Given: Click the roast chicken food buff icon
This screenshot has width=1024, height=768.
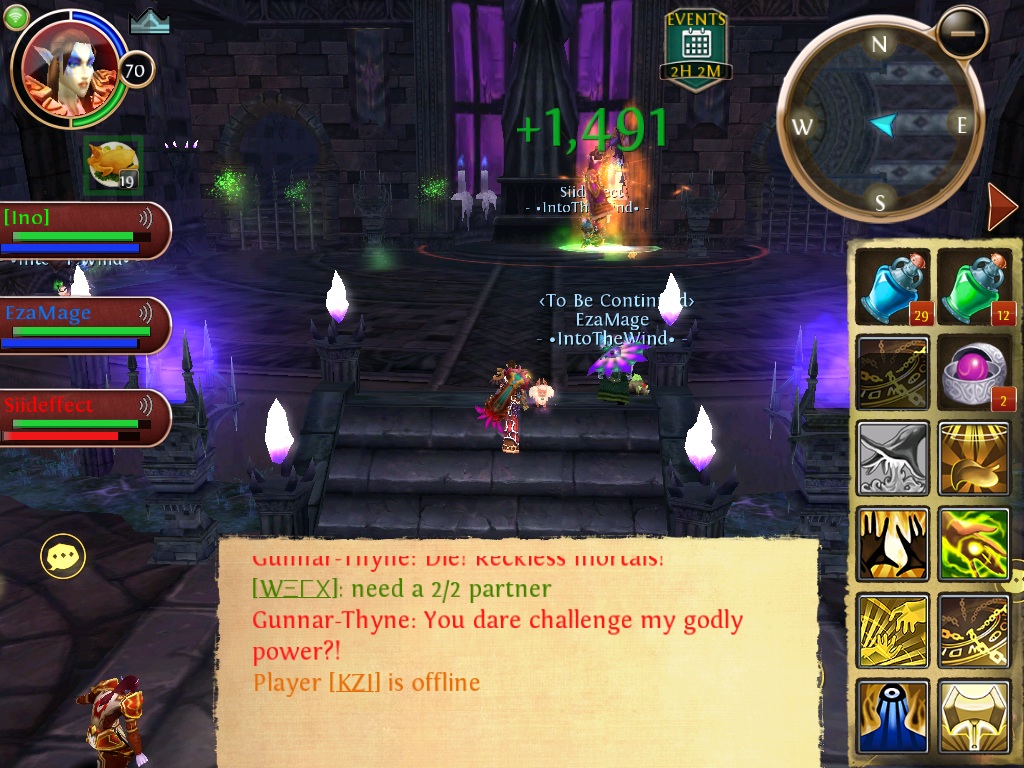Looking at the screenshot, I should (x=112, y=165).
